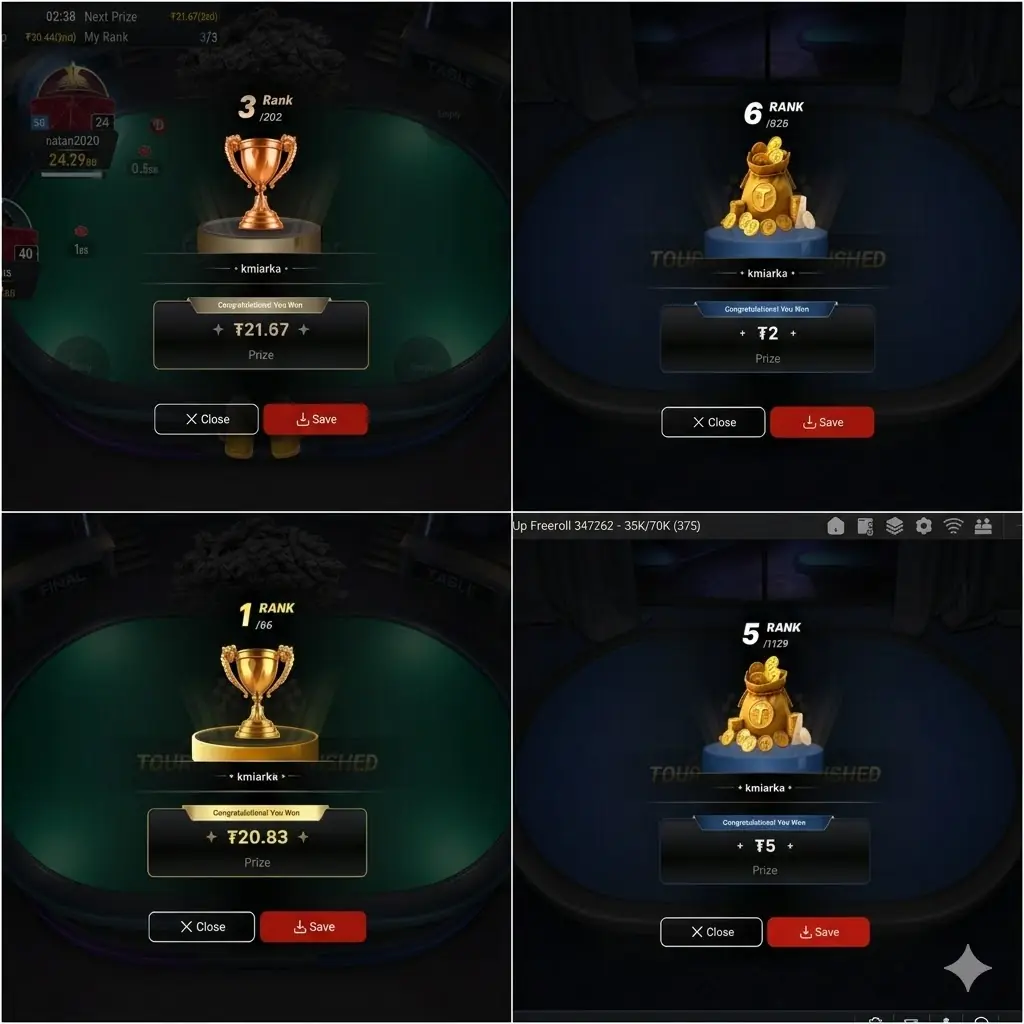Click the stacked layers icon

895,526
